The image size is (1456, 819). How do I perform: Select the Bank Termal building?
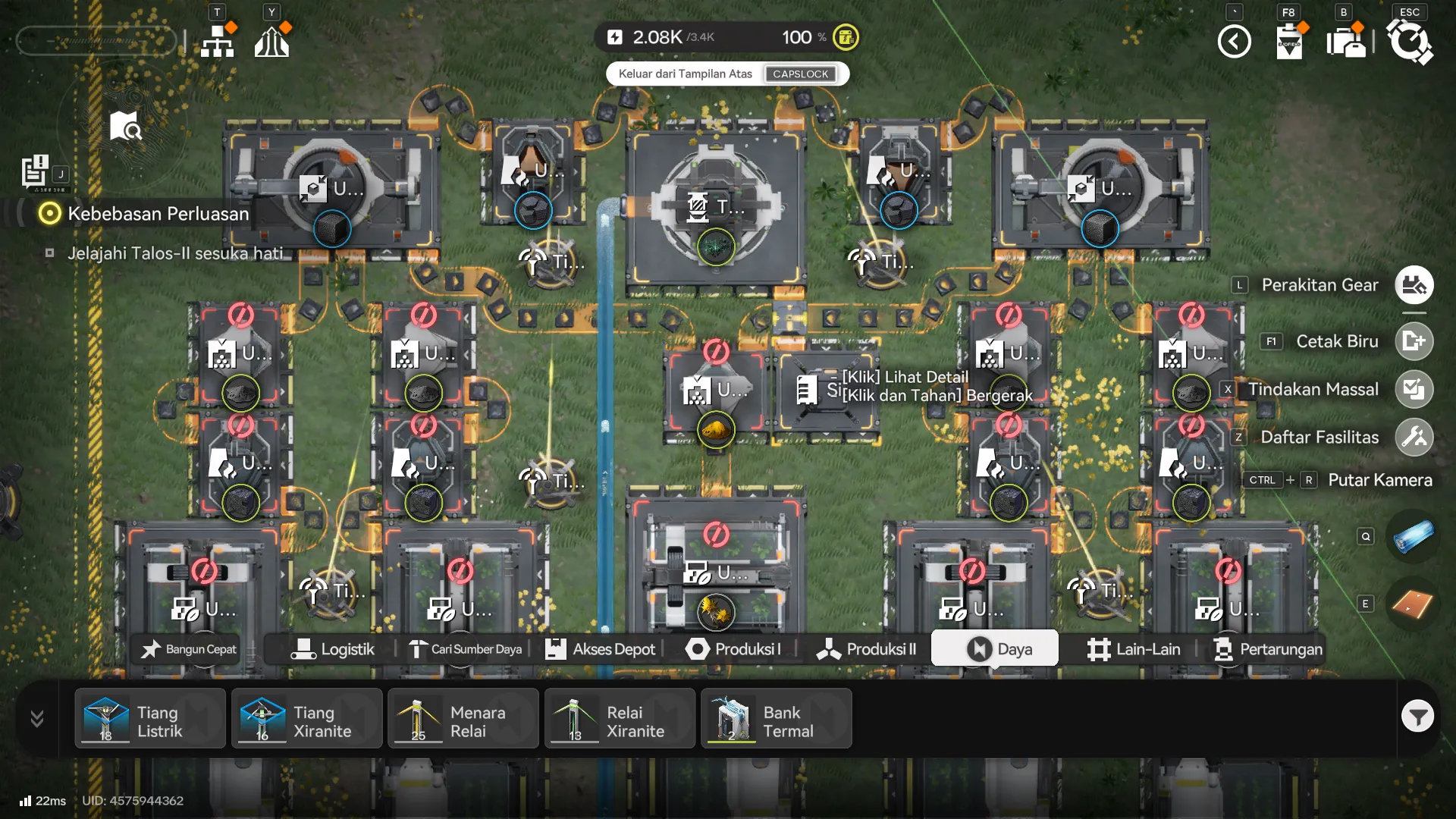776,718
